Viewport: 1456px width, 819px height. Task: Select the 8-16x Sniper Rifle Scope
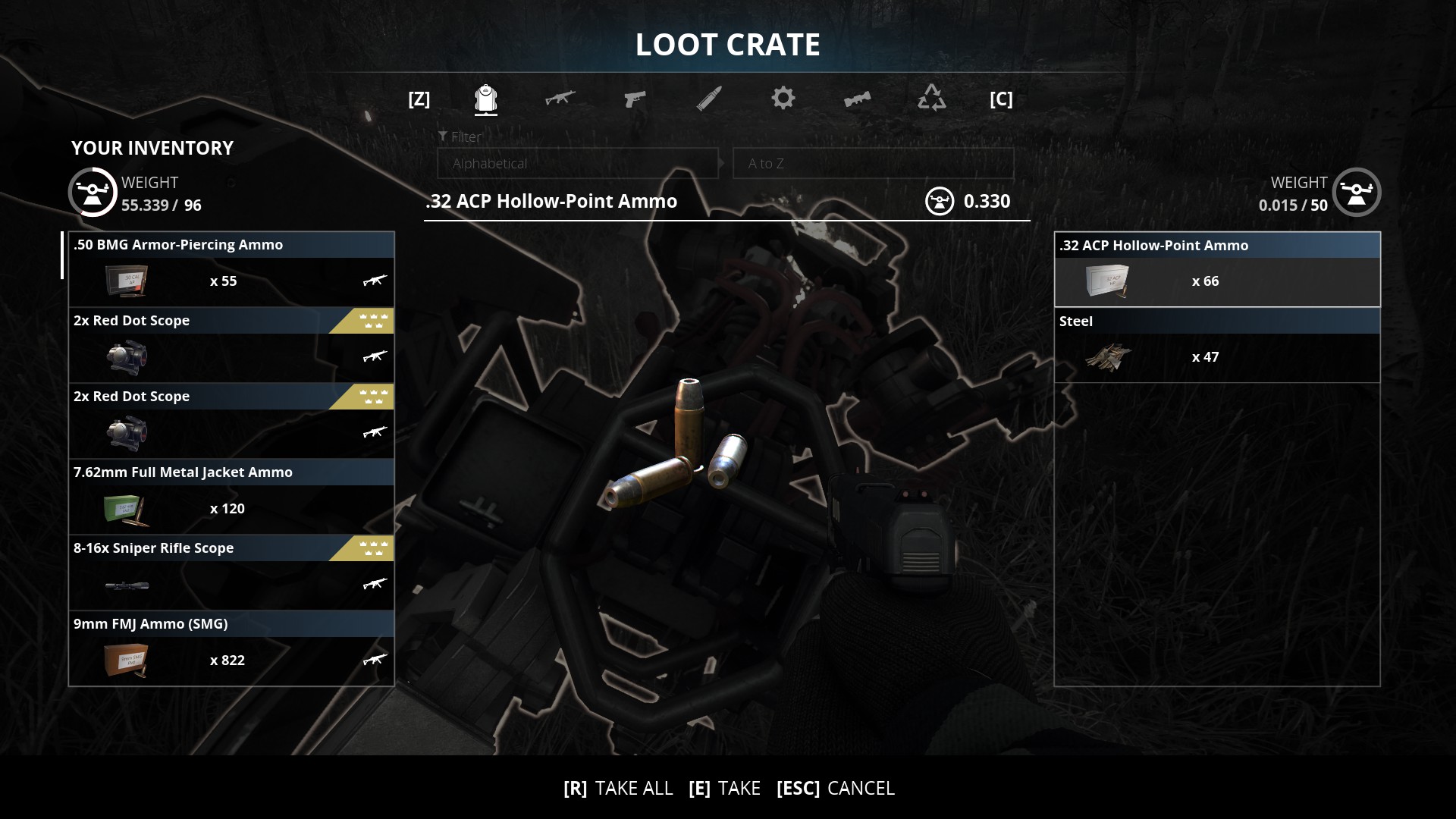coord(231,573)
